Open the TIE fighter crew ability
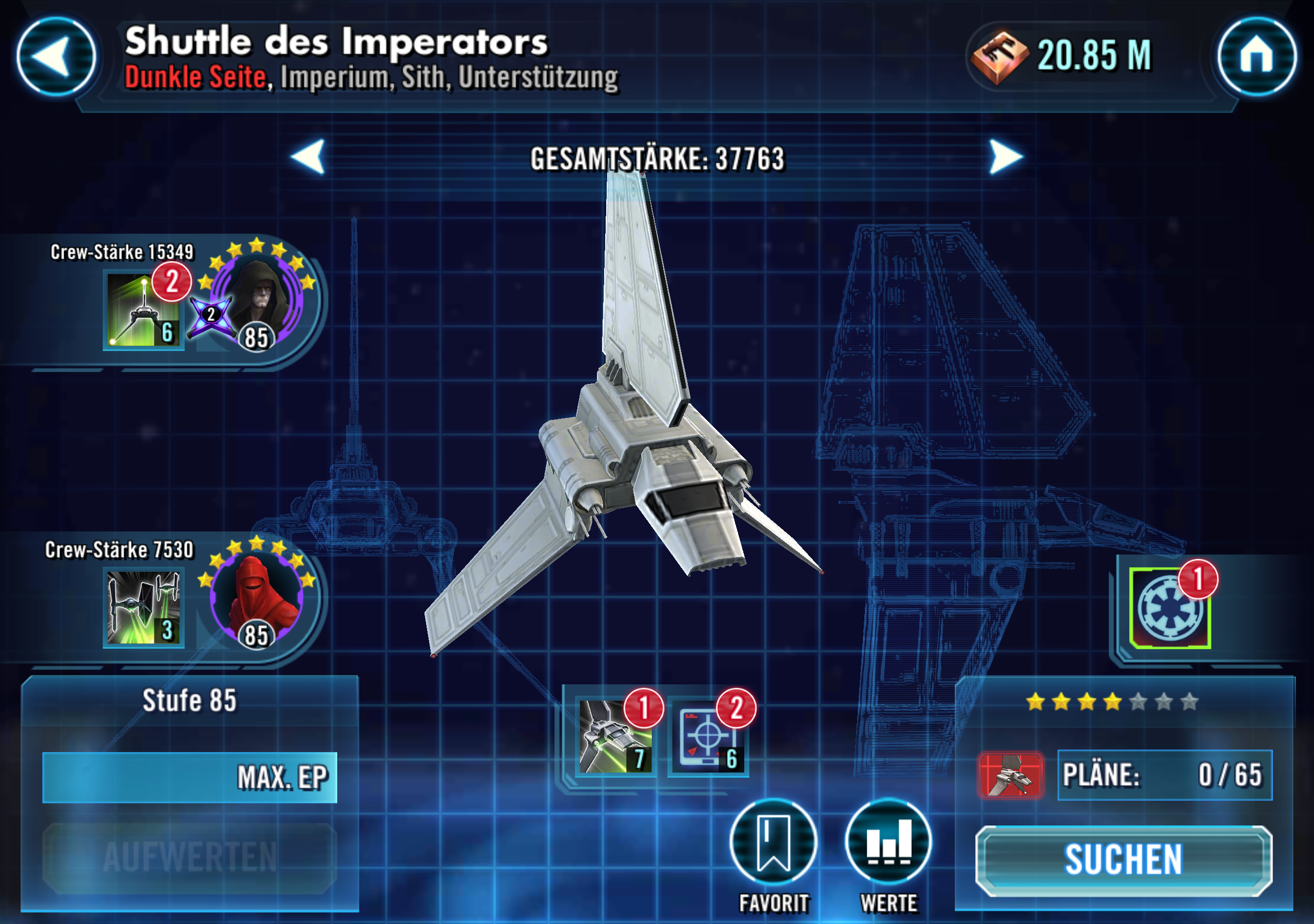The width and height of the screenshot is (1314, 924). [x=144, y=607]
